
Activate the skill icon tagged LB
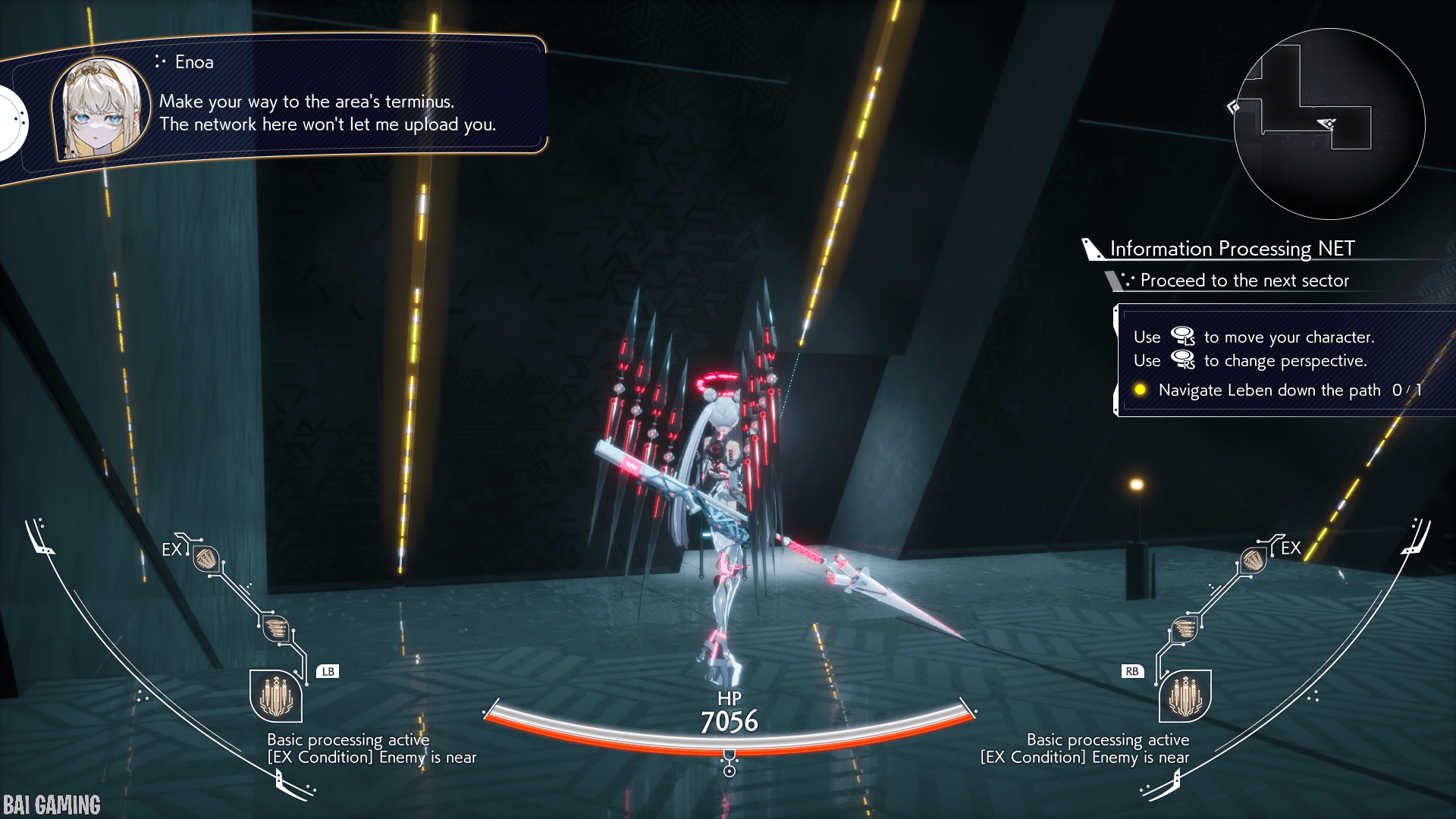pos(276,695)
